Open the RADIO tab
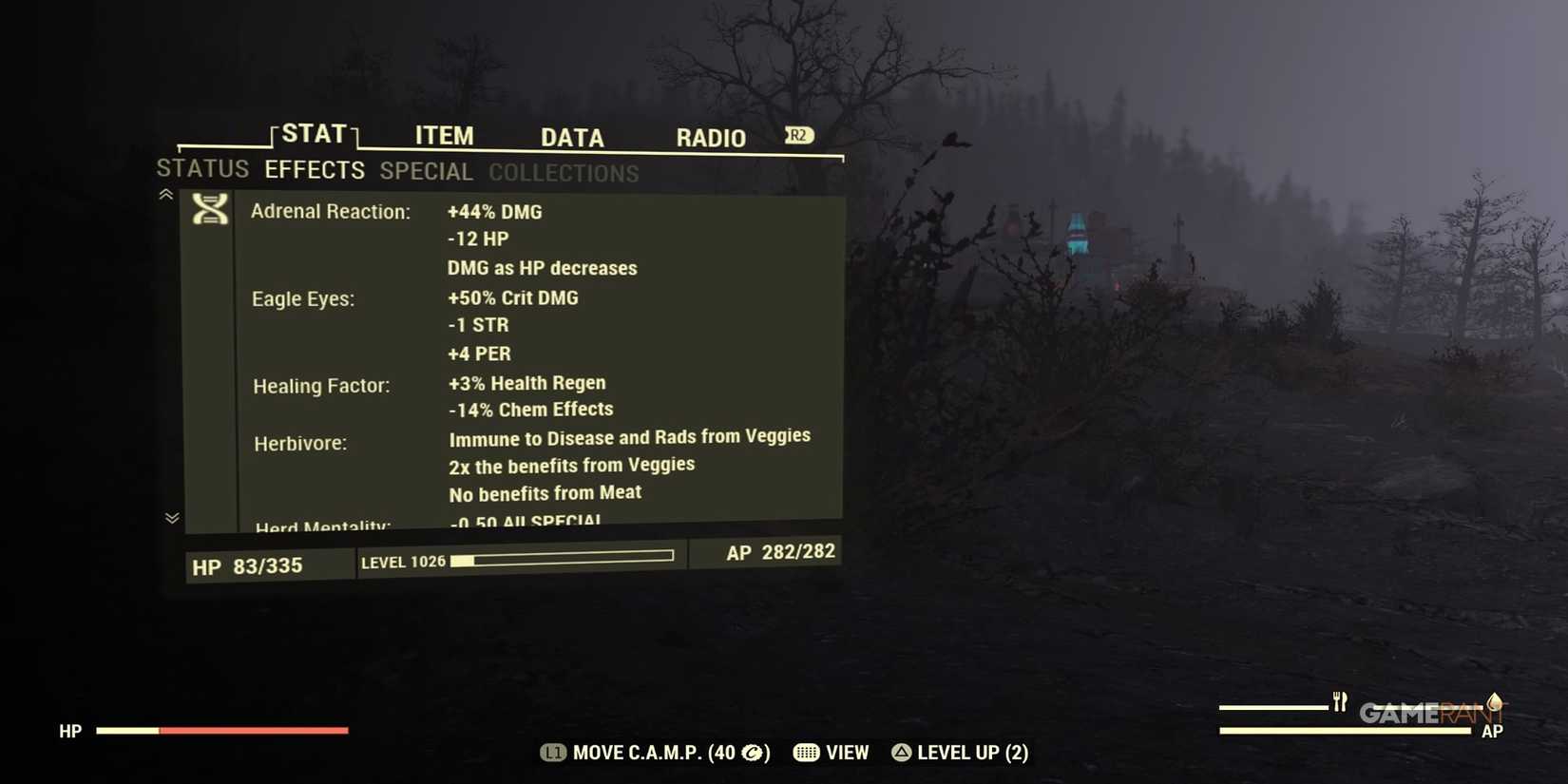Screen dimensions: 1568x784 click(710, 138)
